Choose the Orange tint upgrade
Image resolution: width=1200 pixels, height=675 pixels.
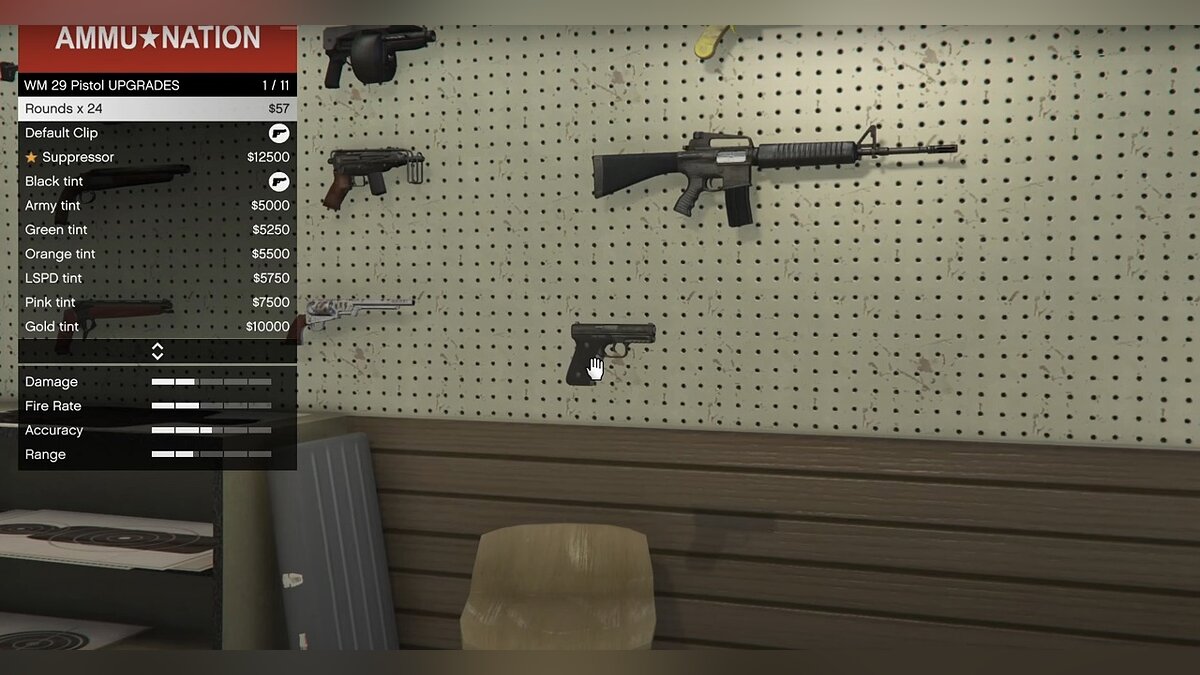click(157, 254)
